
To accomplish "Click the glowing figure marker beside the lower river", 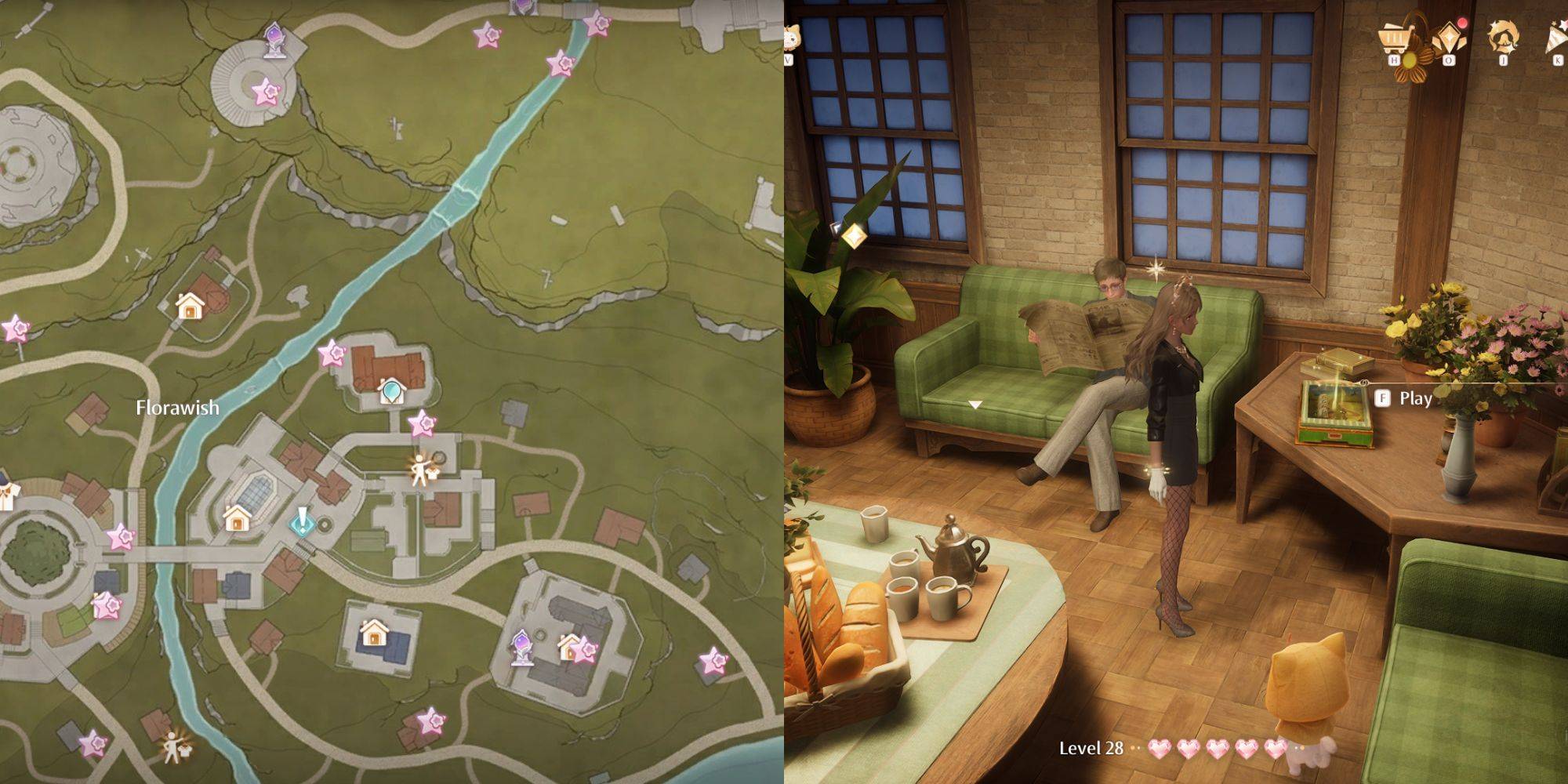I will pyautogui.click(x=173, y=747).
